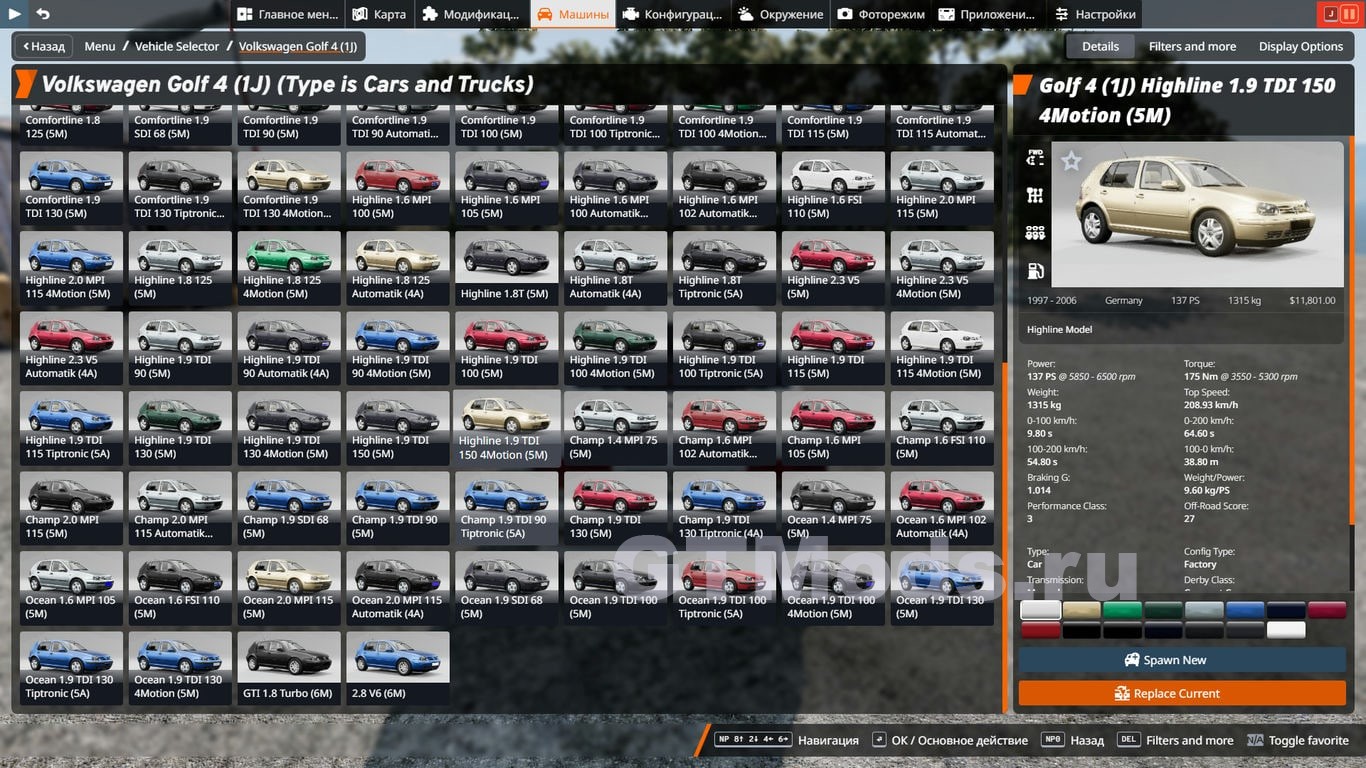This screenshot has height=768, width=1366.
Task: Open the Filters and more tab
Action: click(1192, 46)
